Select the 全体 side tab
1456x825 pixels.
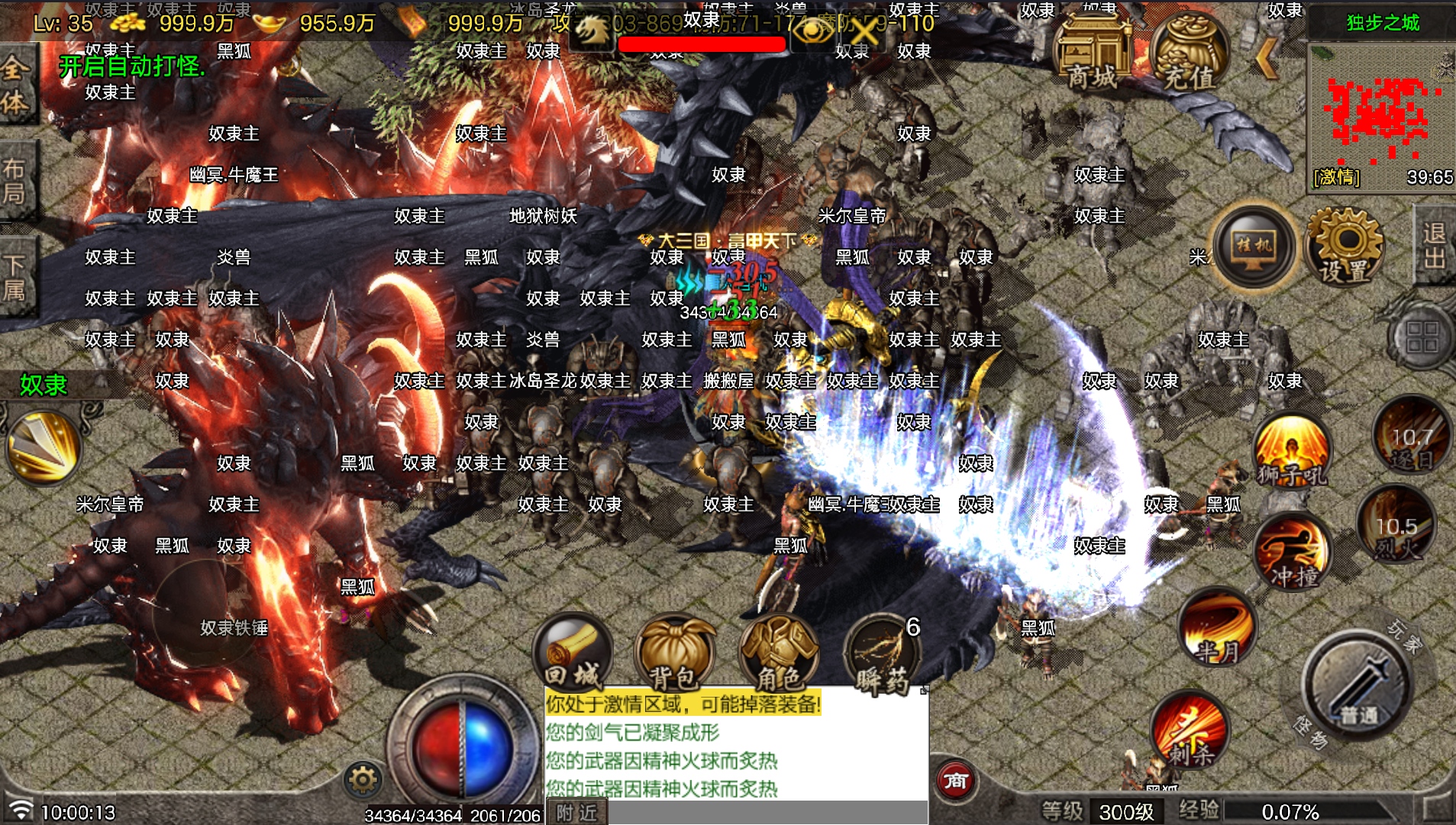tap(15, 85)
